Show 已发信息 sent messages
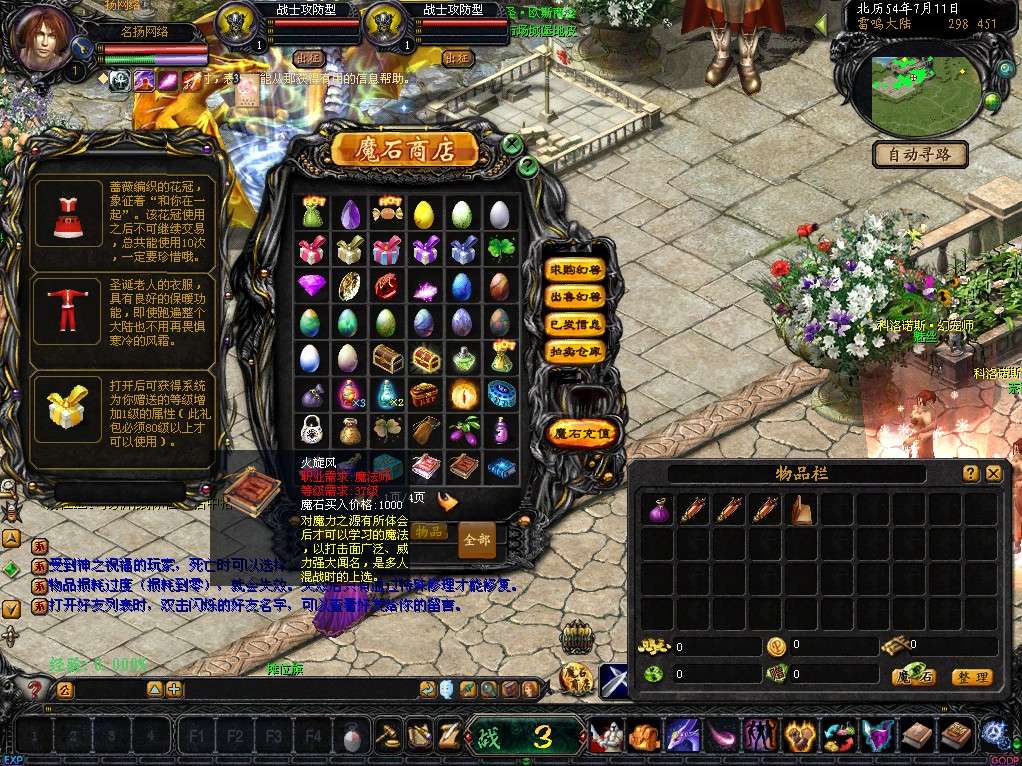The height and width of the screenshot is (766, 1022). (x=575, y=324)
